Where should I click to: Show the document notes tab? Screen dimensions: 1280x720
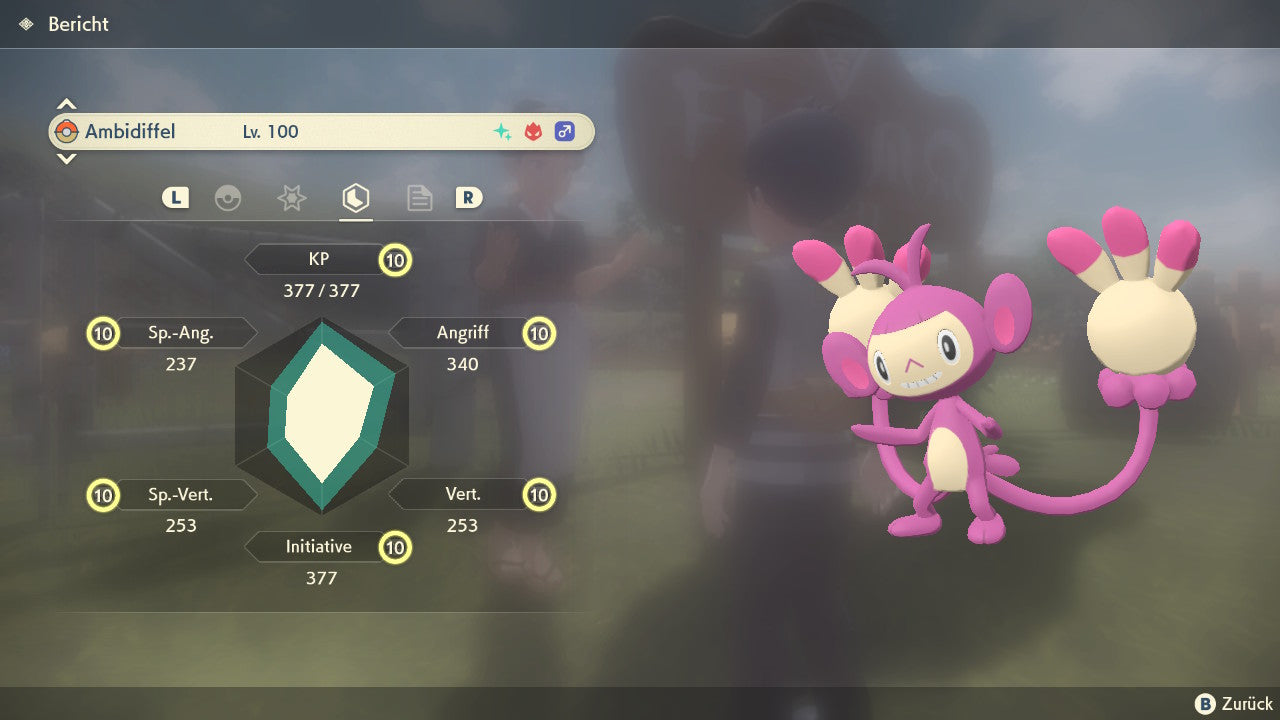[x=419, y=198]
